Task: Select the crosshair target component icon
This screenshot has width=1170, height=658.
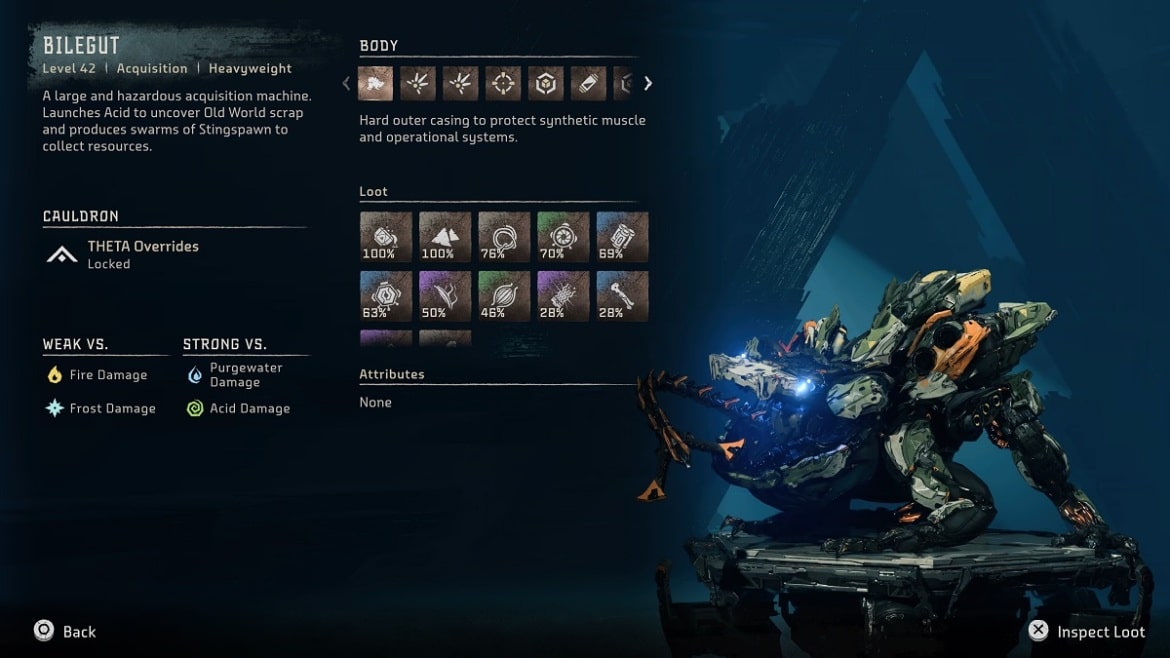Action: click(x=503, y=84)
